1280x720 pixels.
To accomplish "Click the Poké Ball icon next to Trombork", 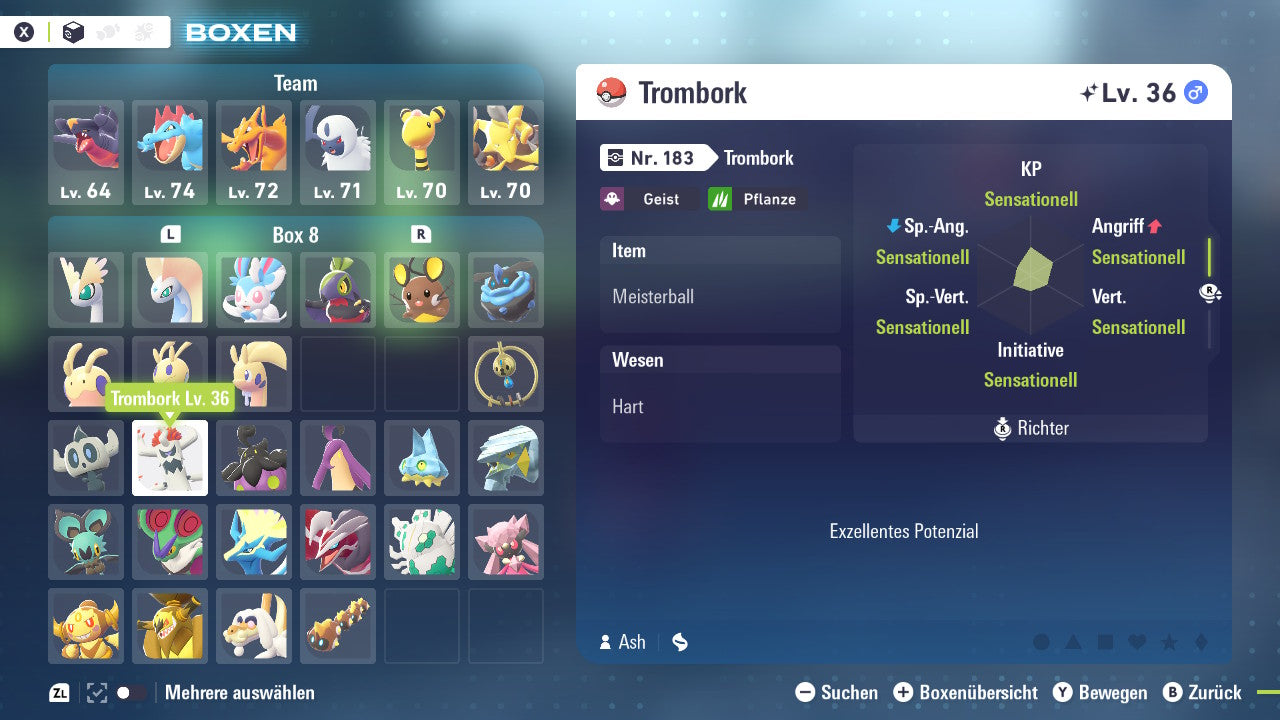I will point(610,92).
